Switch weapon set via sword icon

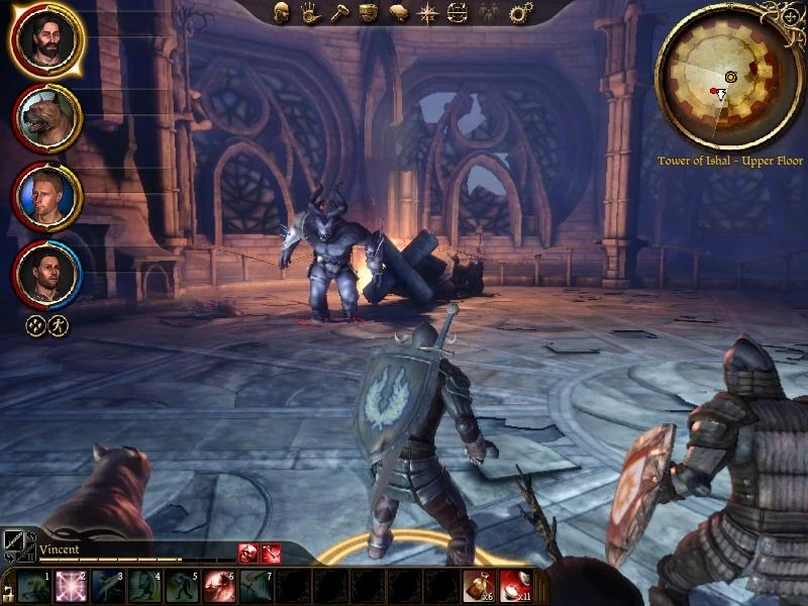[x=17, y=545]
